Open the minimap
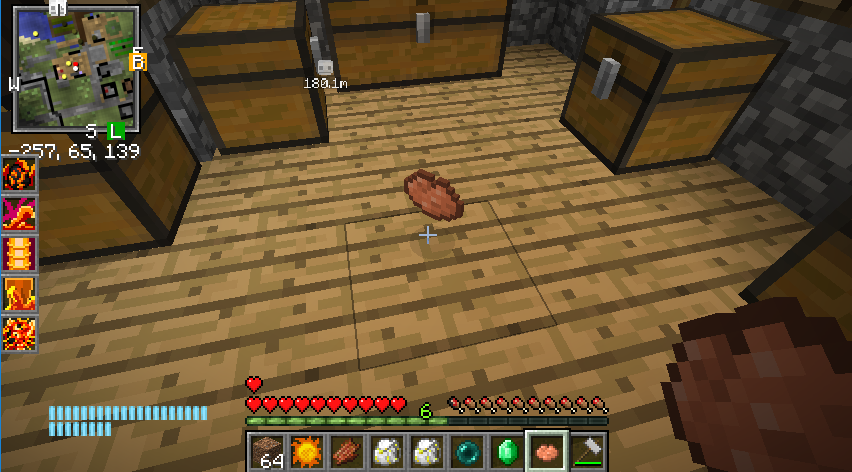Viewport: 852px width, 472px height. [x=75, y=68]
